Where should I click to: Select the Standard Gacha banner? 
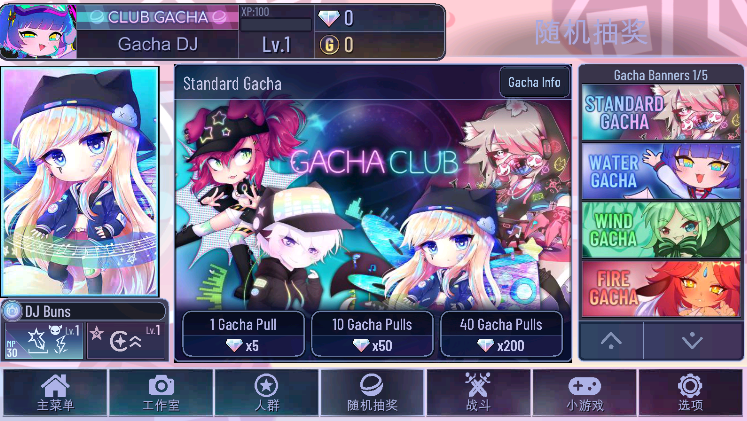pyautogui.click(x=659, y=112)
